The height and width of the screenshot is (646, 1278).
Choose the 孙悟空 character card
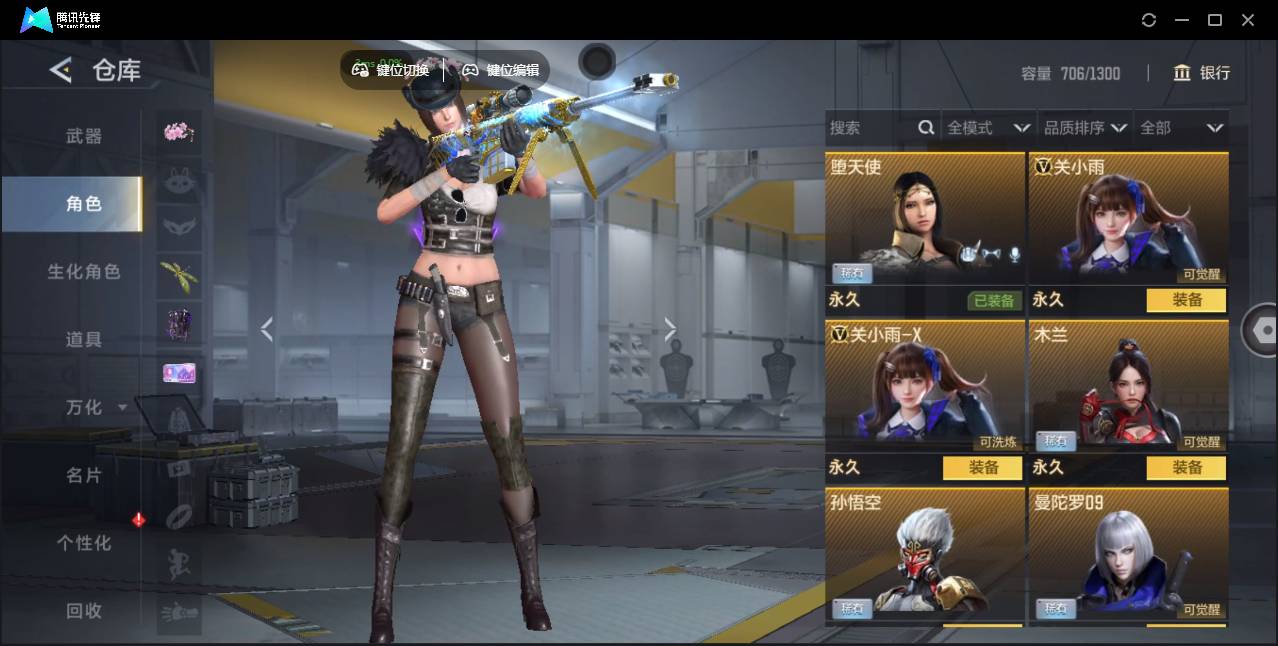click(925, 555)
